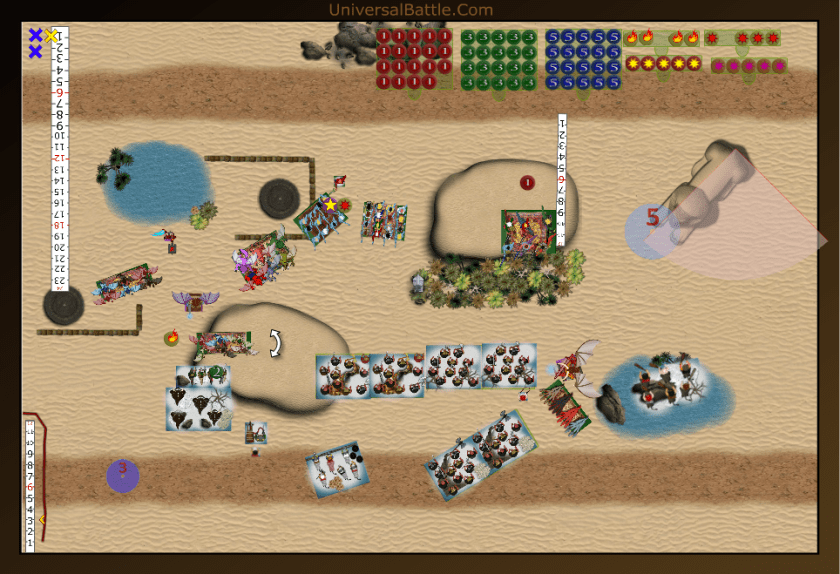Click the white rotate arrows icon
Image resolution: width=840 pixels, height=574 pixels.
275,344
